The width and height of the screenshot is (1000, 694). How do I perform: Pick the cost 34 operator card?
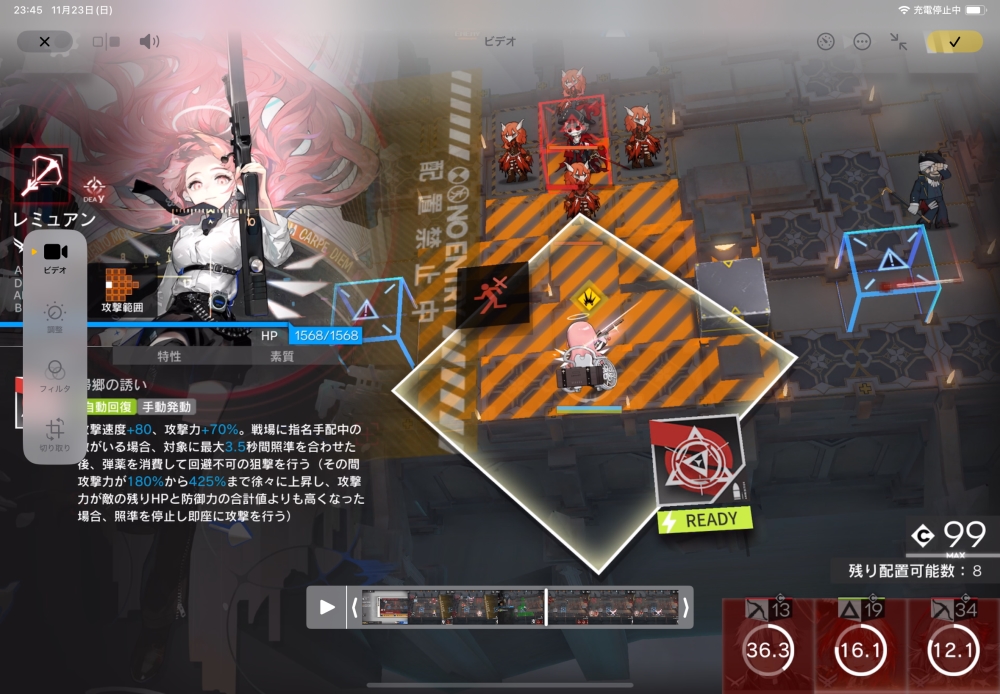click(952, 646)
